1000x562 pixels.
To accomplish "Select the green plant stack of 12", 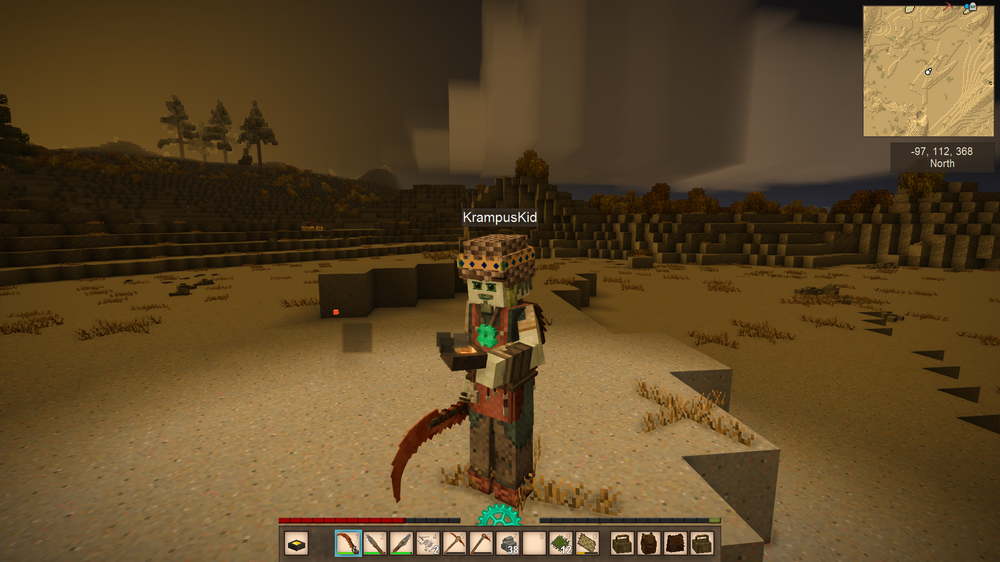I will pos(561,544).
